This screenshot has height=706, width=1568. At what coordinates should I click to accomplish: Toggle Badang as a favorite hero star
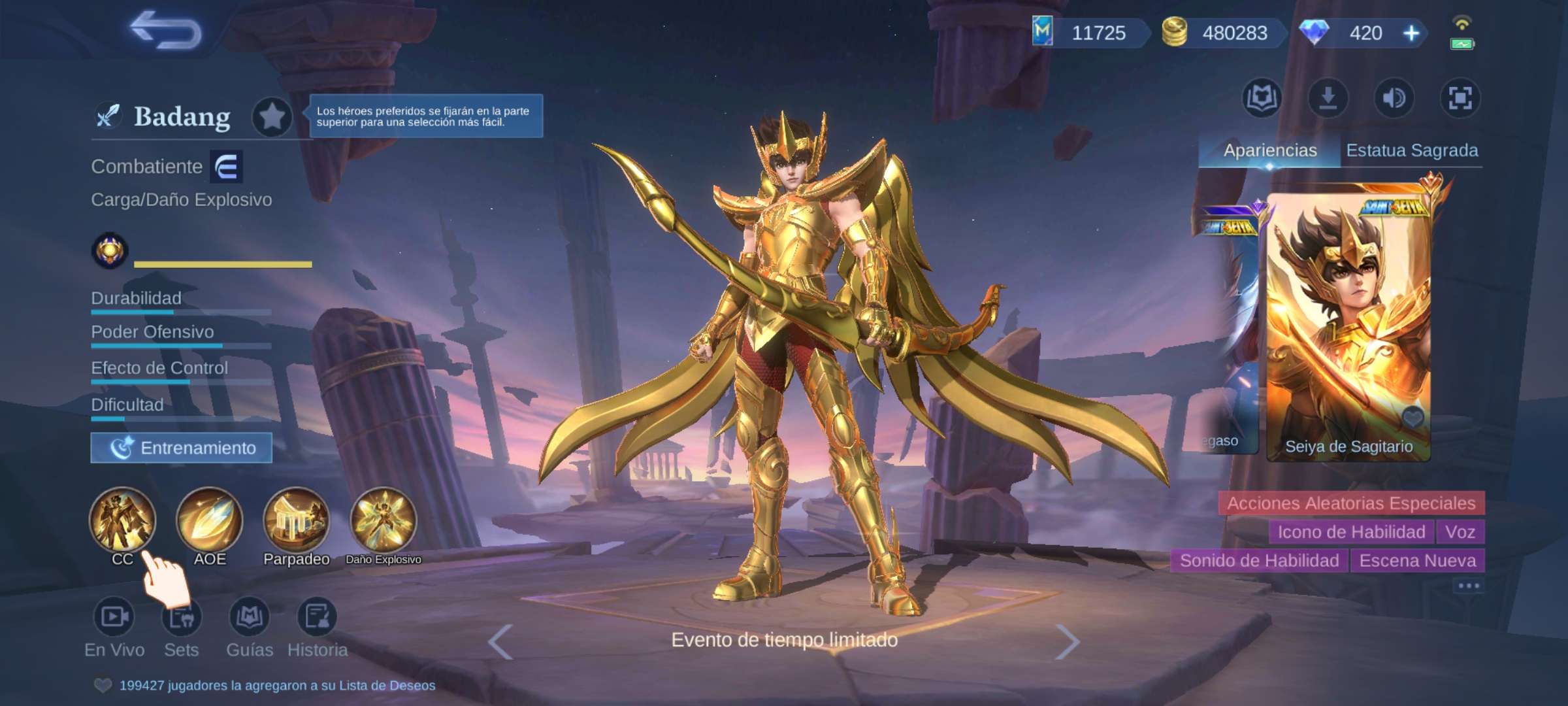(x=272, y=116)
